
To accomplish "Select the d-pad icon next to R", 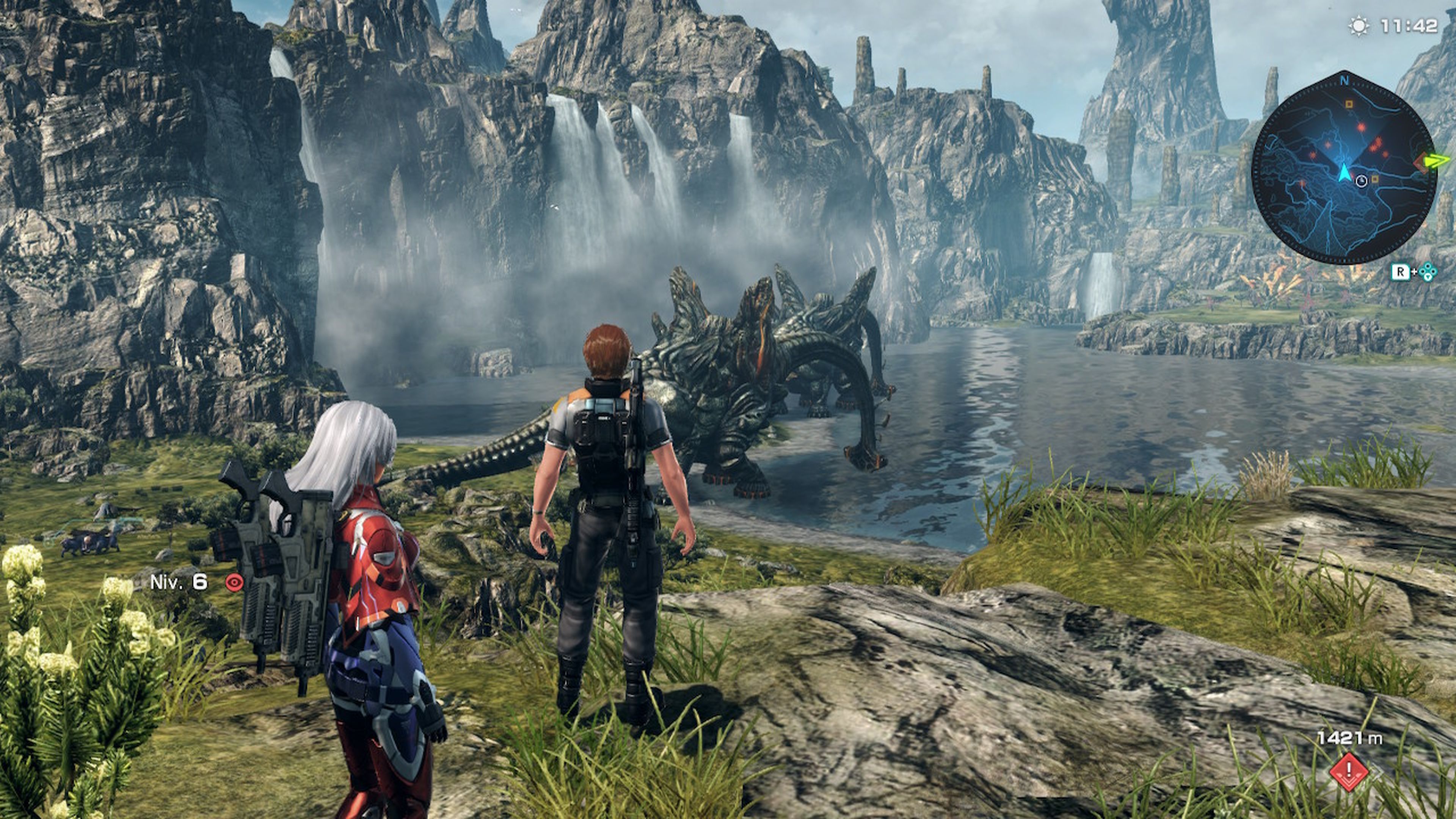I will pyautogui.click(x=1428, y=271).
